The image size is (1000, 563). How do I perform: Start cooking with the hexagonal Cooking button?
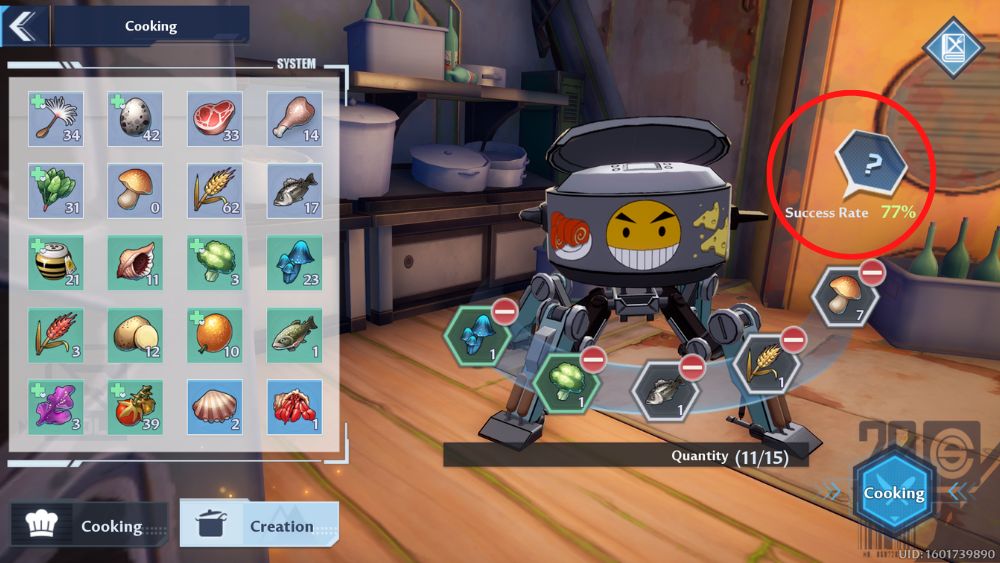893,493
